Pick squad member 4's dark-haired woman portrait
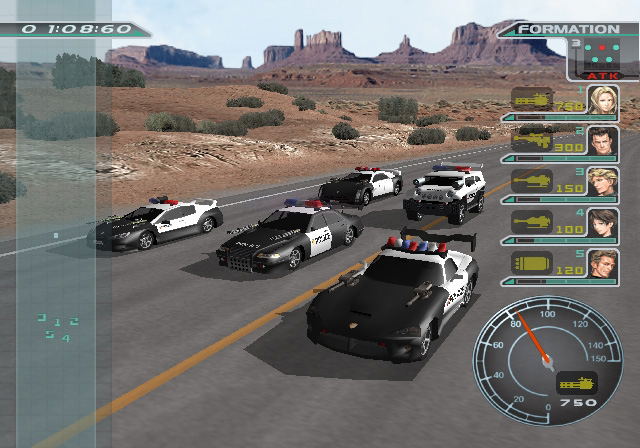Viewport: 640px width, 448px height. point(603,223)
